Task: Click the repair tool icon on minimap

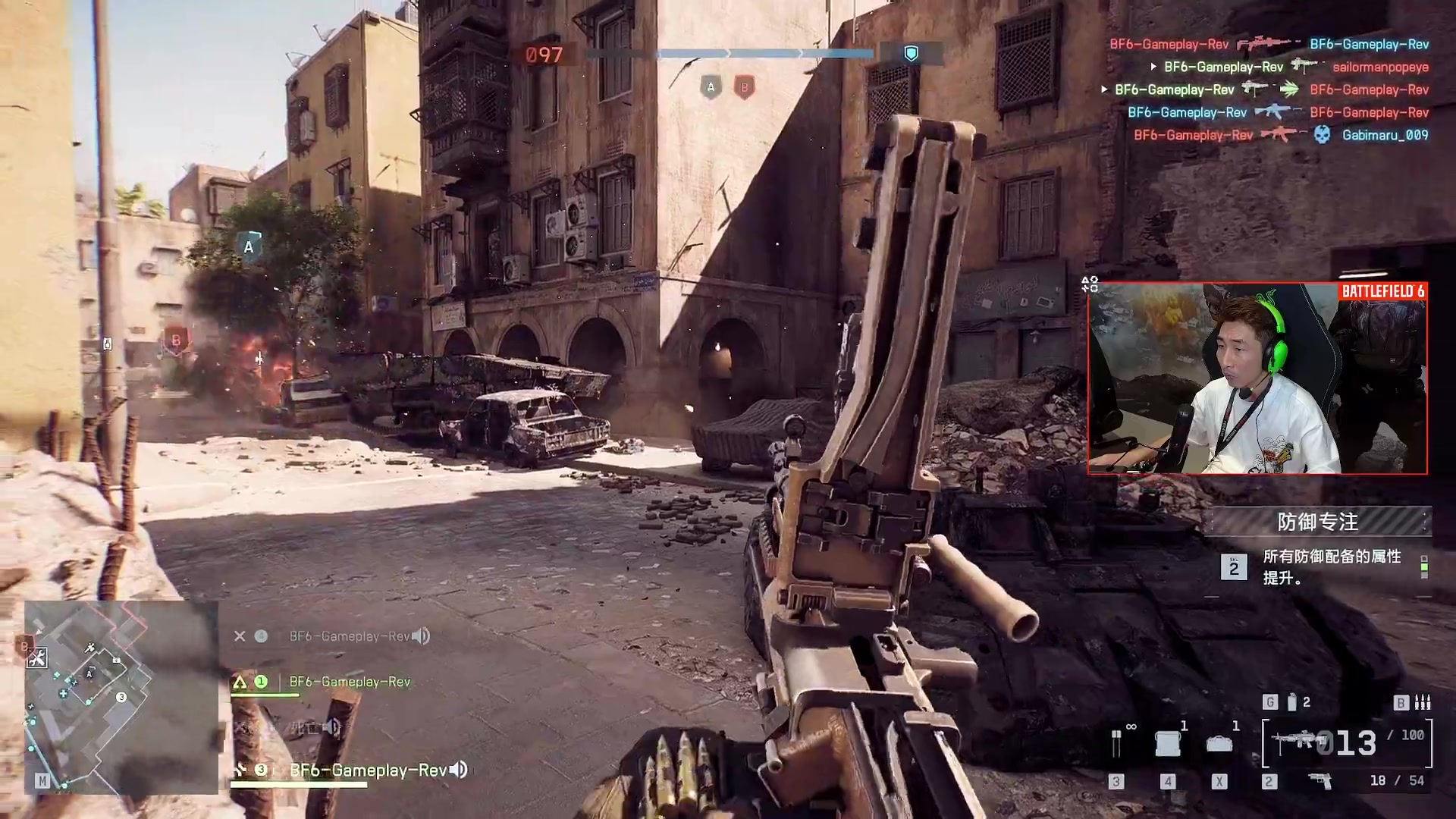Action: pyautogui.click(x=36, y=657)
